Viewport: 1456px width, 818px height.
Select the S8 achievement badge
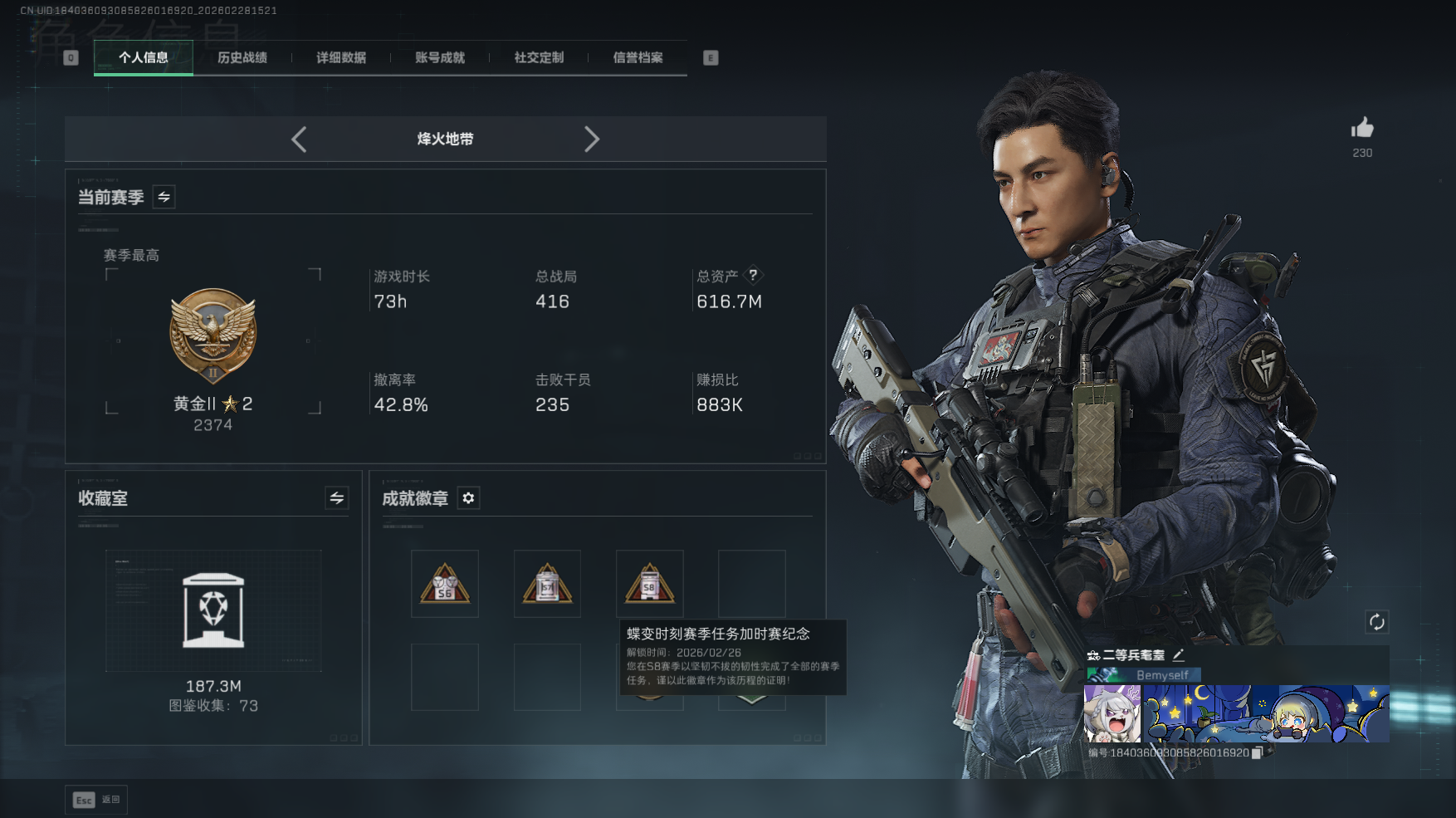click(649, 584)
